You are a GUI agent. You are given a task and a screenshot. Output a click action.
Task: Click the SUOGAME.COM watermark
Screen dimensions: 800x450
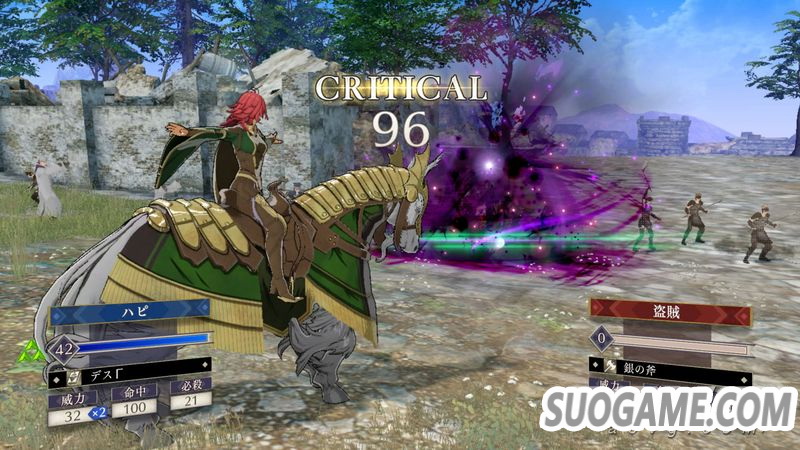[666, 411]
